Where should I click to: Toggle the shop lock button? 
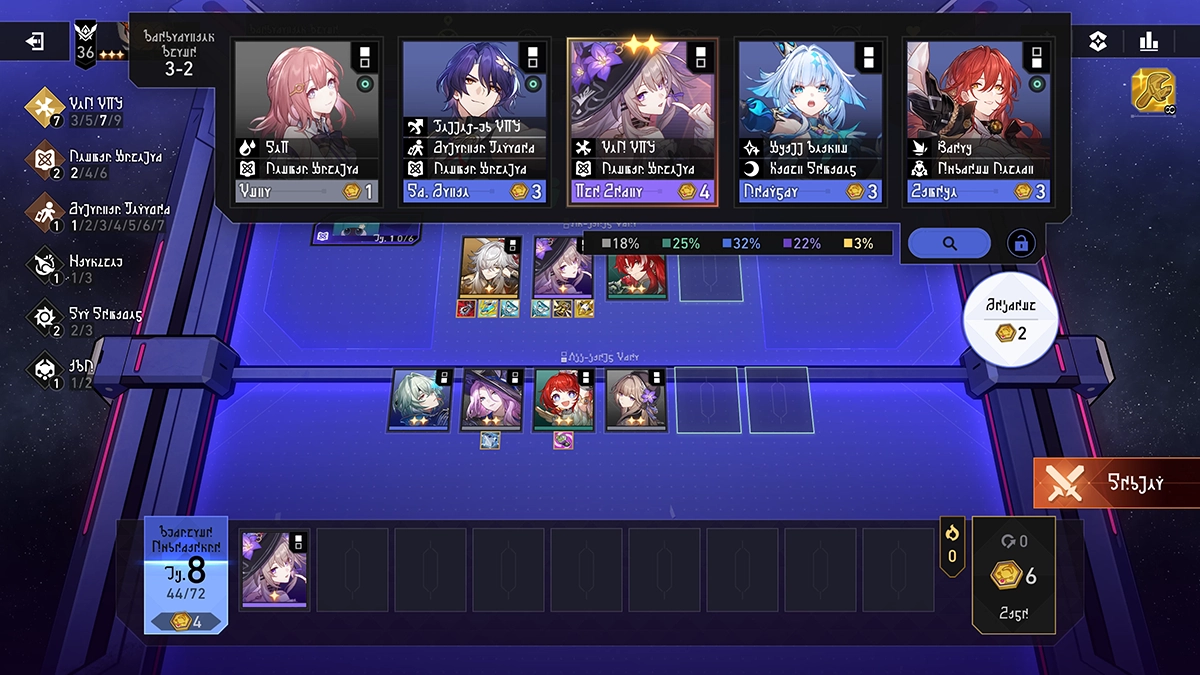(x=1021, y=243)
